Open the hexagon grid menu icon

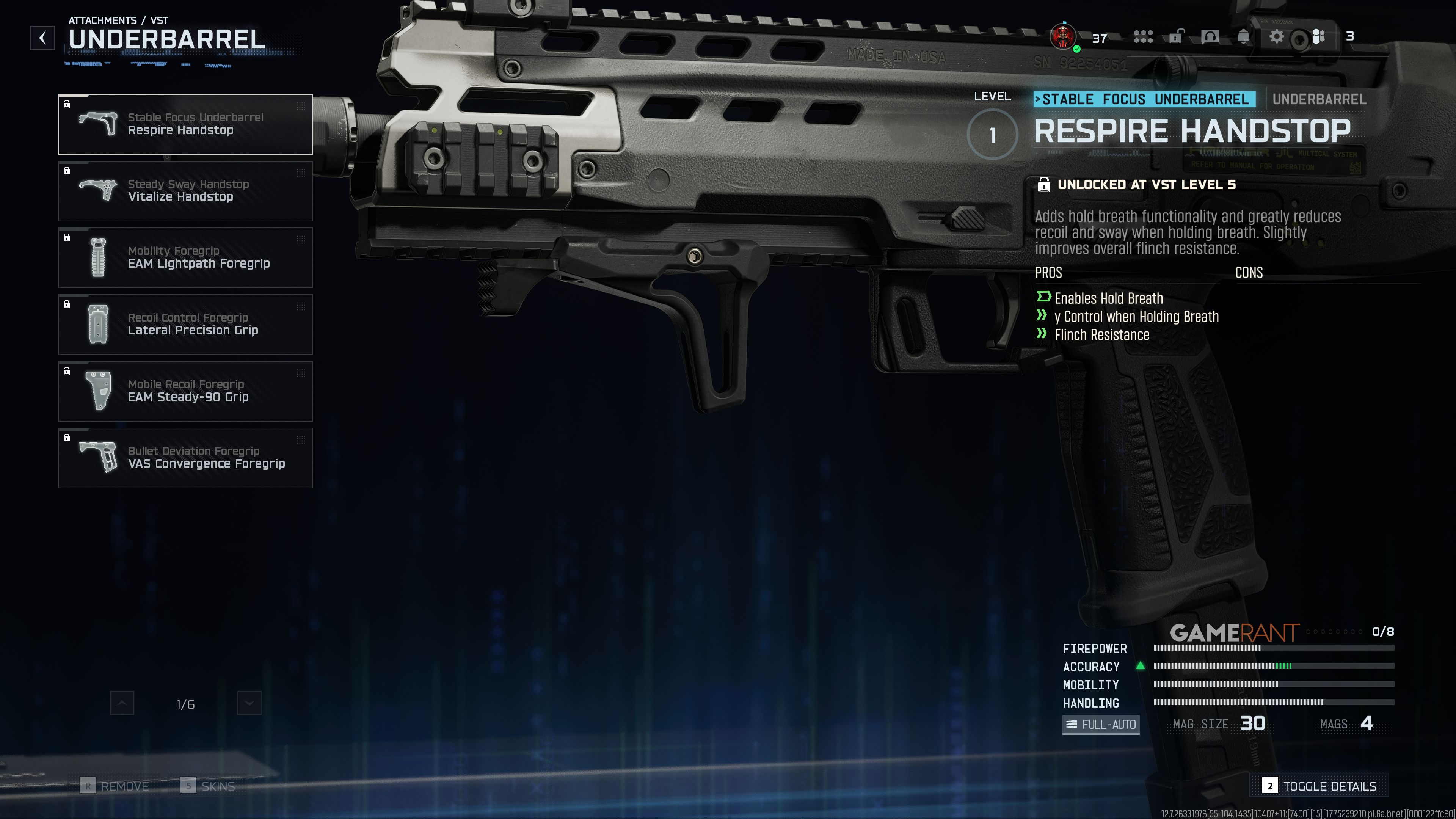pyautogui.click(x=1143, y=37)
